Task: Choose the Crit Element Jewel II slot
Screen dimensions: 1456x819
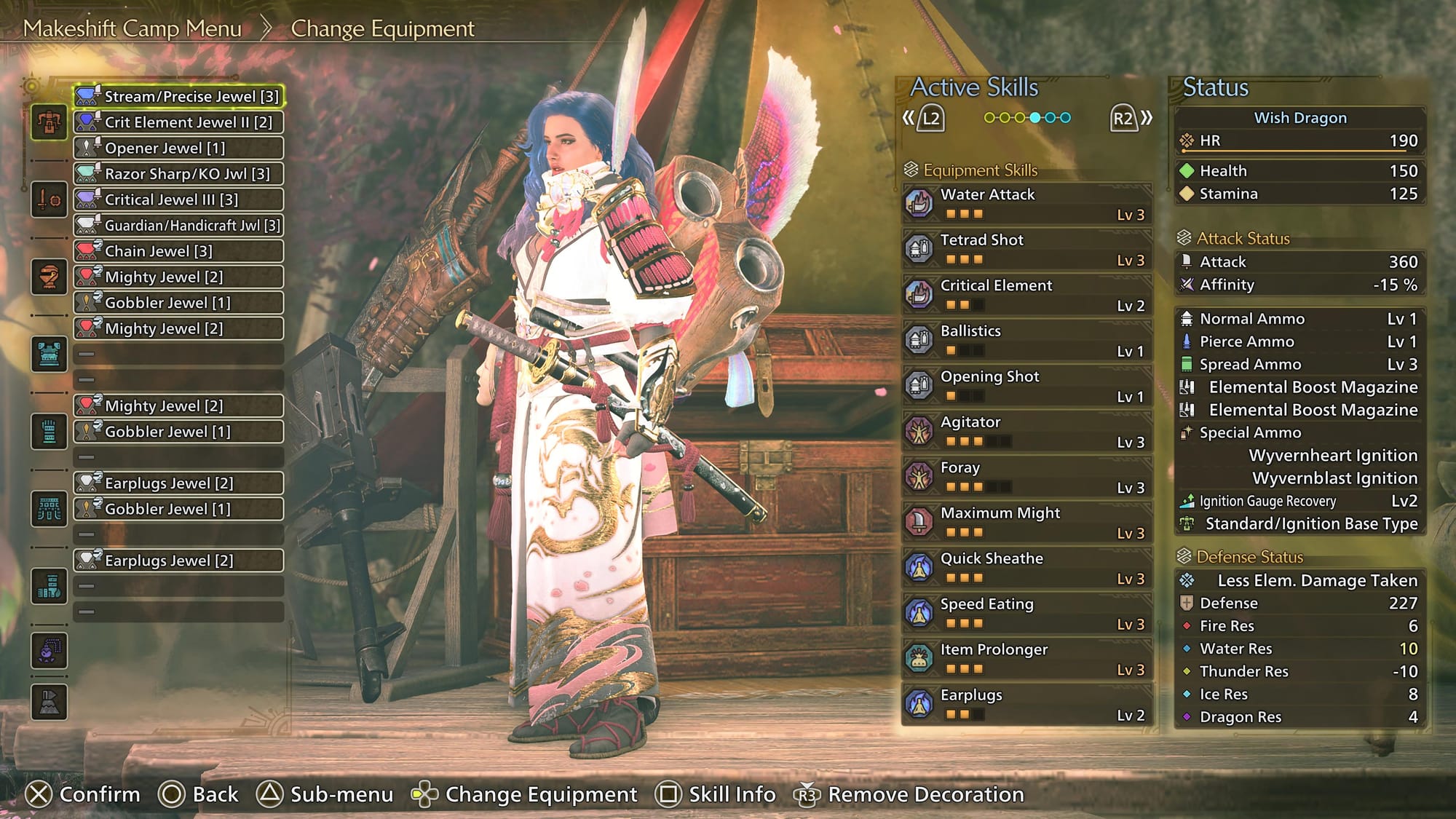Action: (x=178, y=122)
